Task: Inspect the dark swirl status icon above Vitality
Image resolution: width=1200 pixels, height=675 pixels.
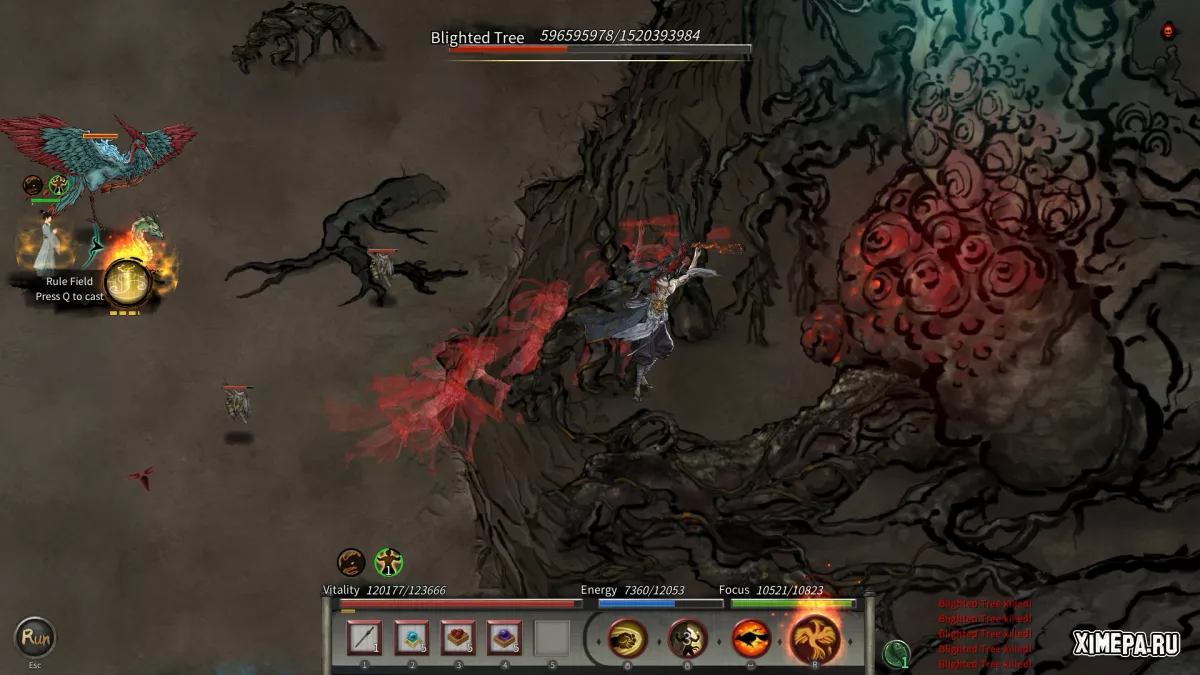Action: click(351, 563)
